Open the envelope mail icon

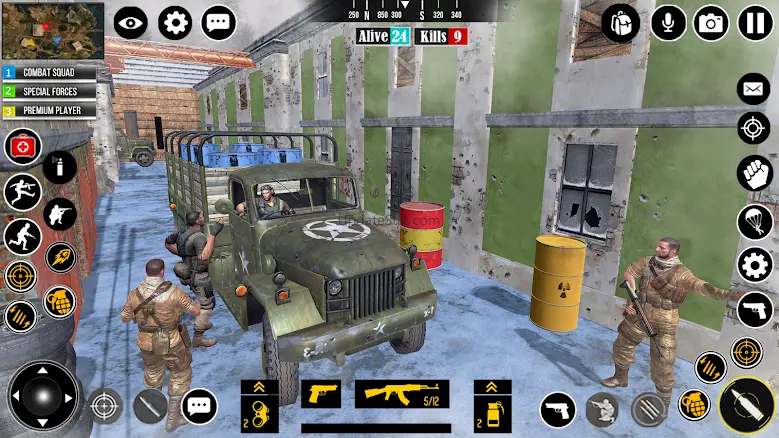[754, 89]
